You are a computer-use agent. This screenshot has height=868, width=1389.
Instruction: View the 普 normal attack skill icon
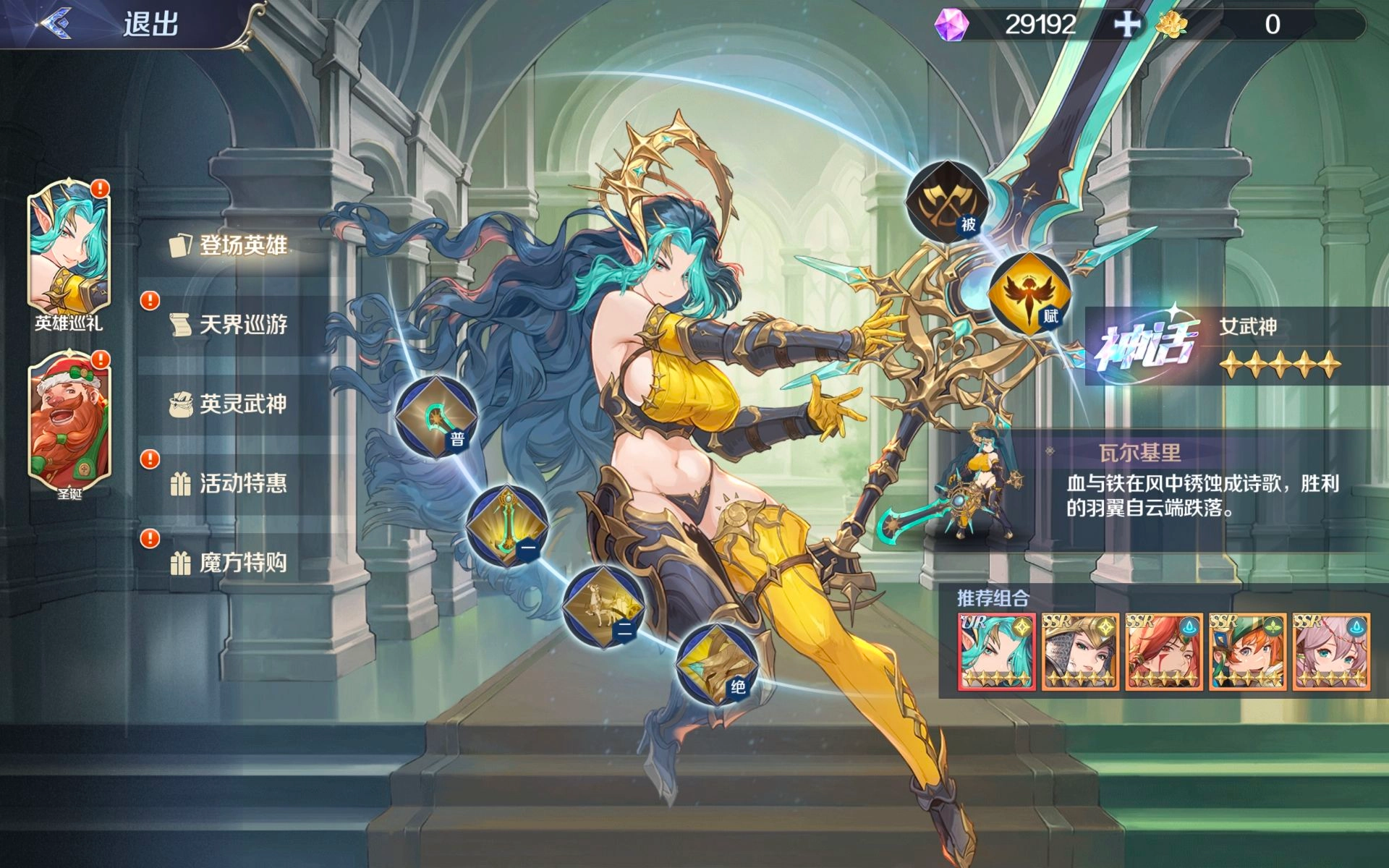click(436, 417)
